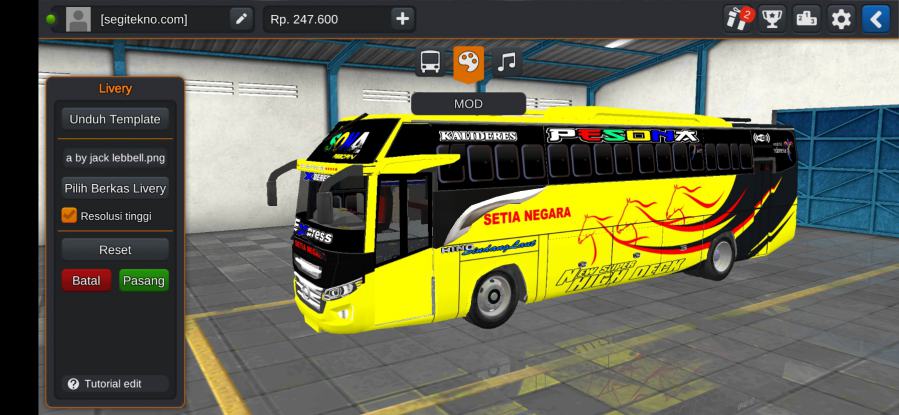Choose a livery file with Pilih Berkas Livery
Screen dimensions: 899x415
pos(114,188)
